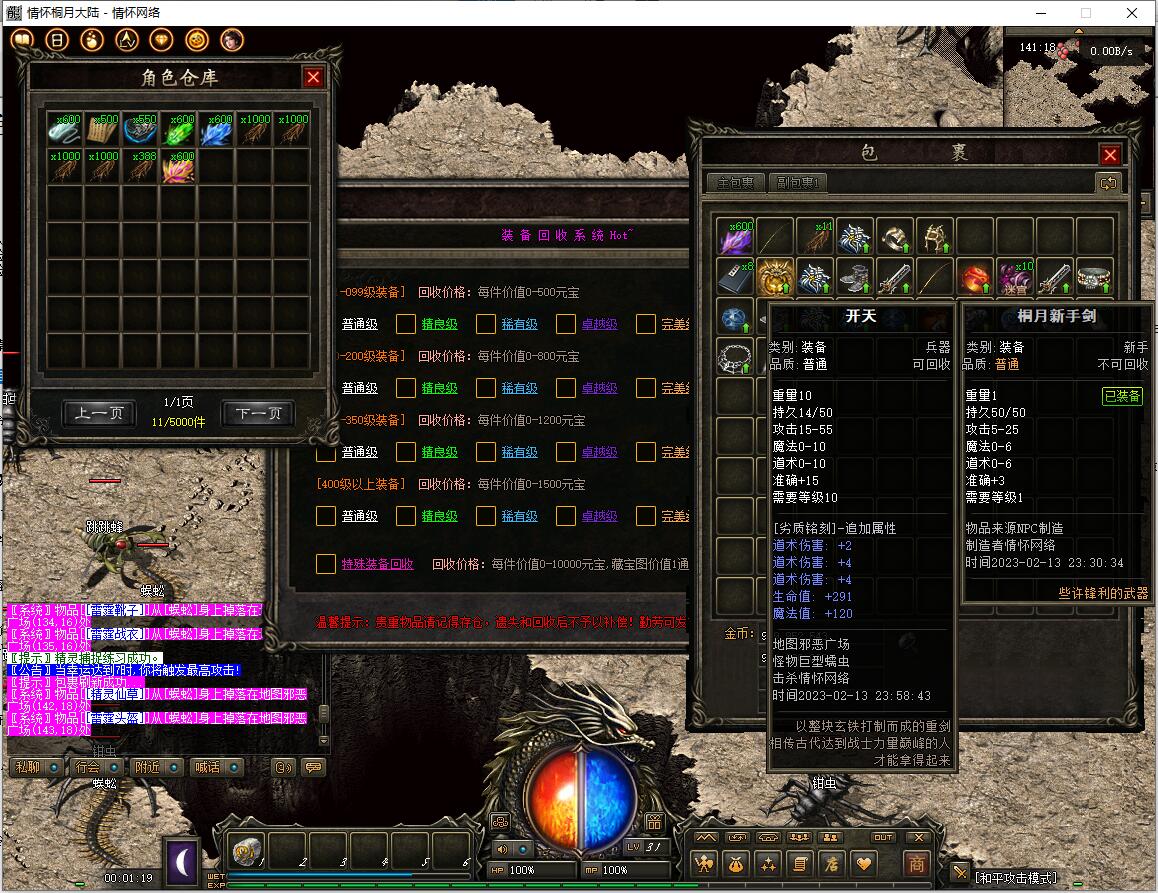Close the game window
Image resolution: width=1158 pixels, height=893 pixels.
coord(1131,13)
